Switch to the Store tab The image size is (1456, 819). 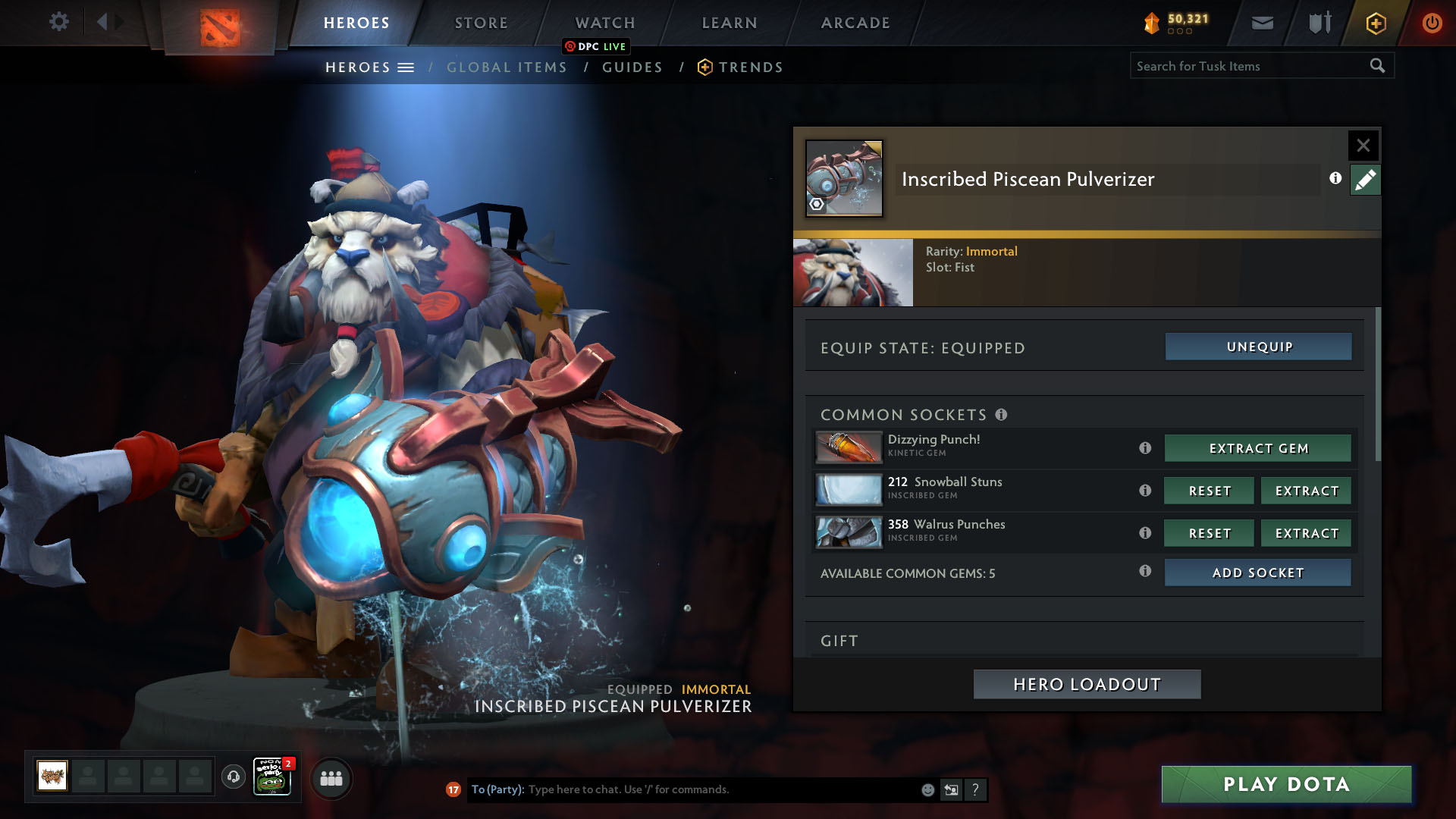click(481, 23)
